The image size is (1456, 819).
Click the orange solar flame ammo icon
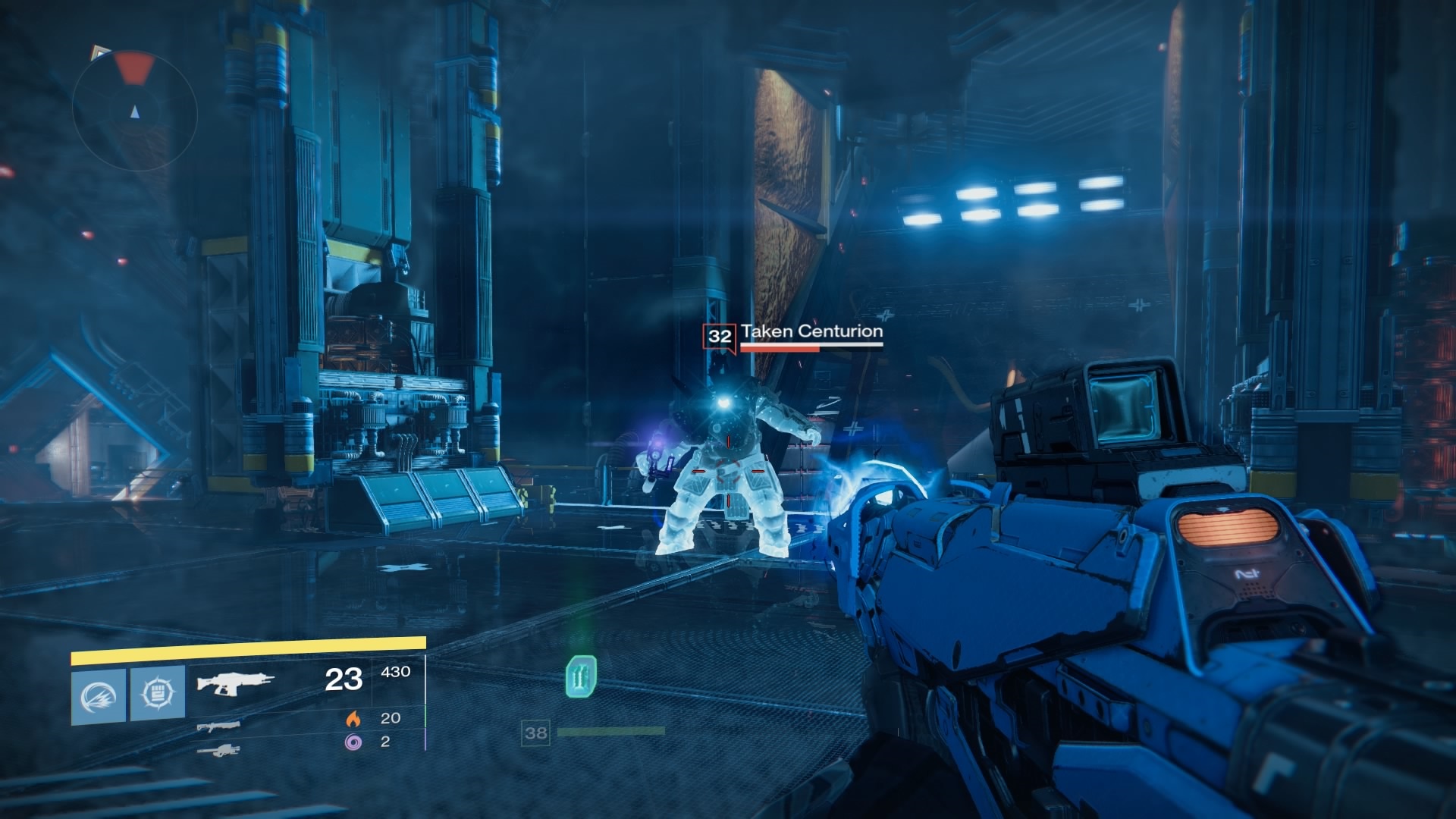pos(353,718)
